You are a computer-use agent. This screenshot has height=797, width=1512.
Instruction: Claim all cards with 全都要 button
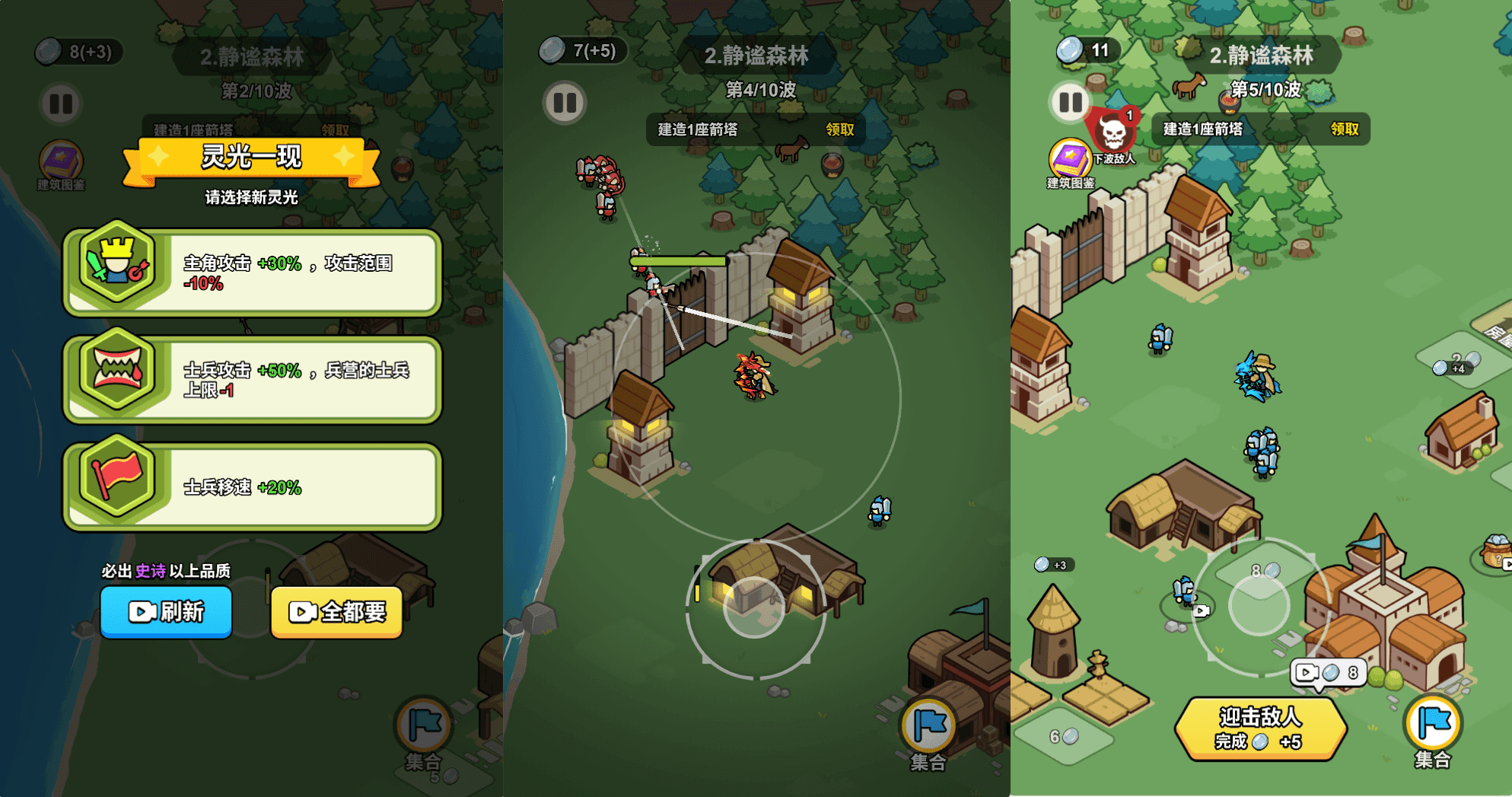[x=336, y=611]
